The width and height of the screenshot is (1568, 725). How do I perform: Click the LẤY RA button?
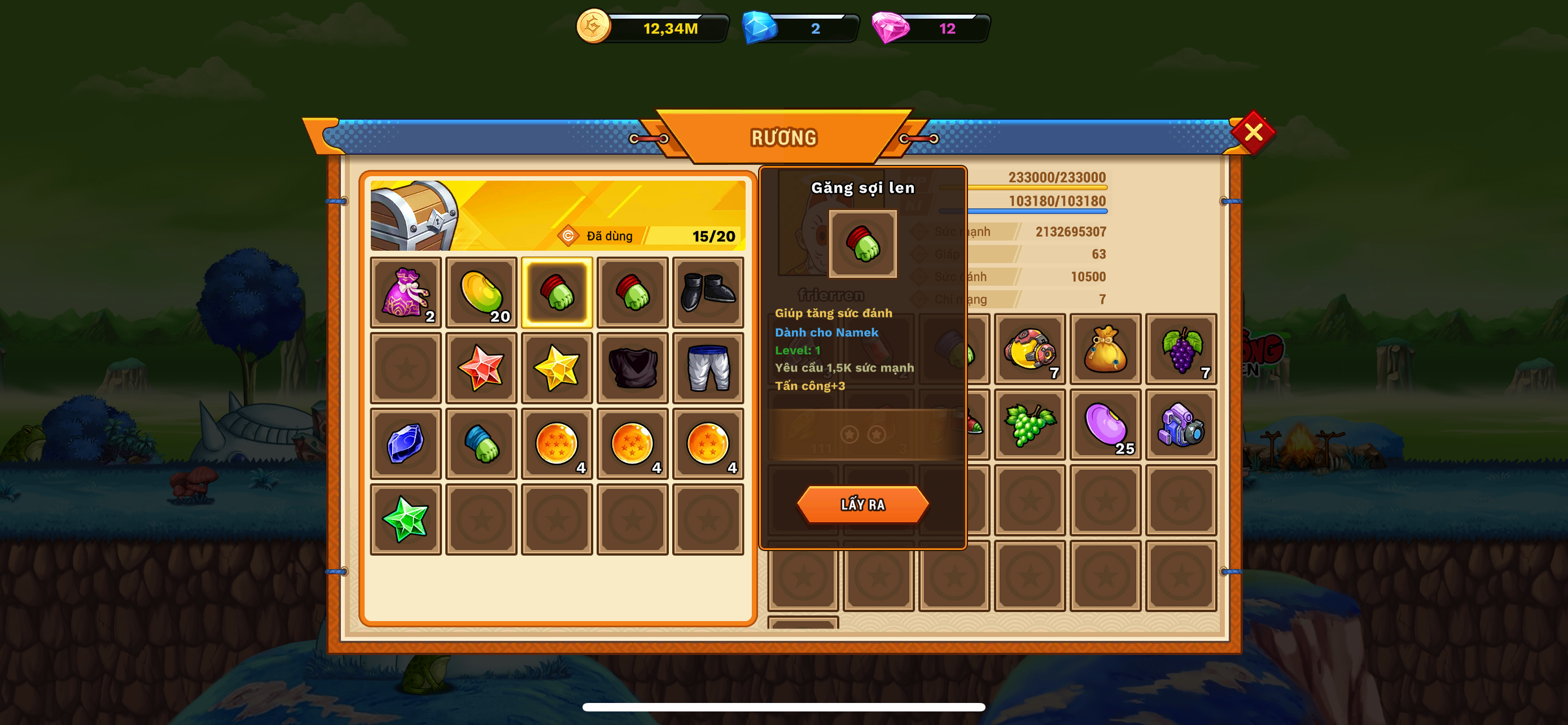pos(862,504)
